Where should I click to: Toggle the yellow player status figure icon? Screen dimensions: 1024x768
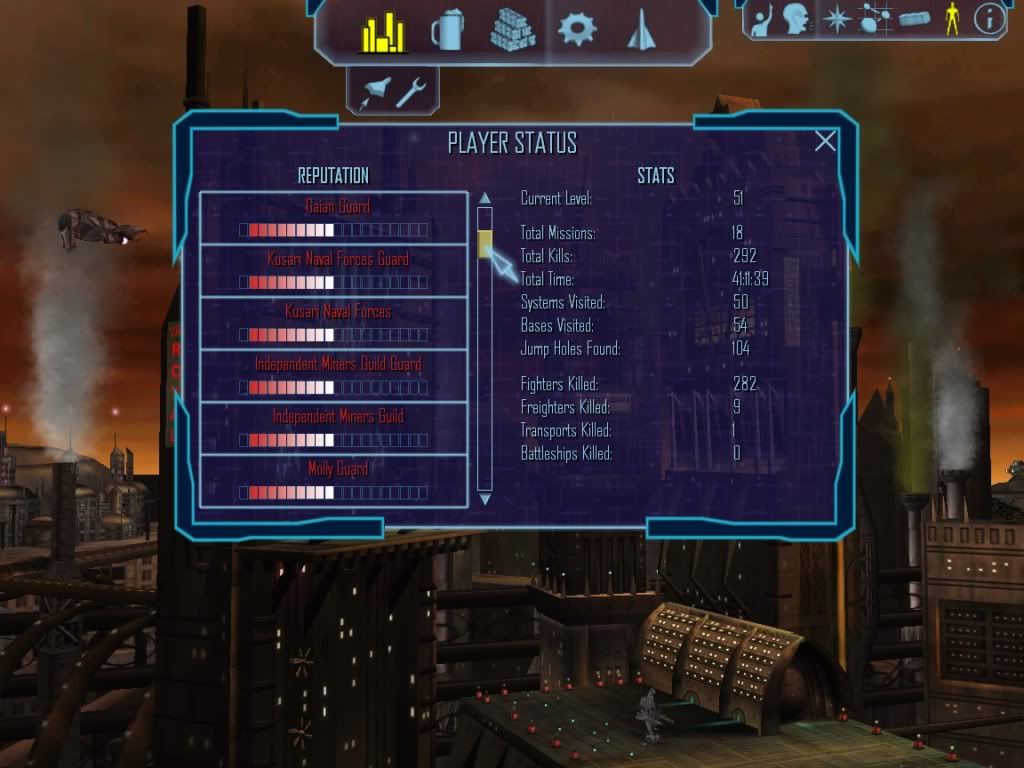[951, 19]
